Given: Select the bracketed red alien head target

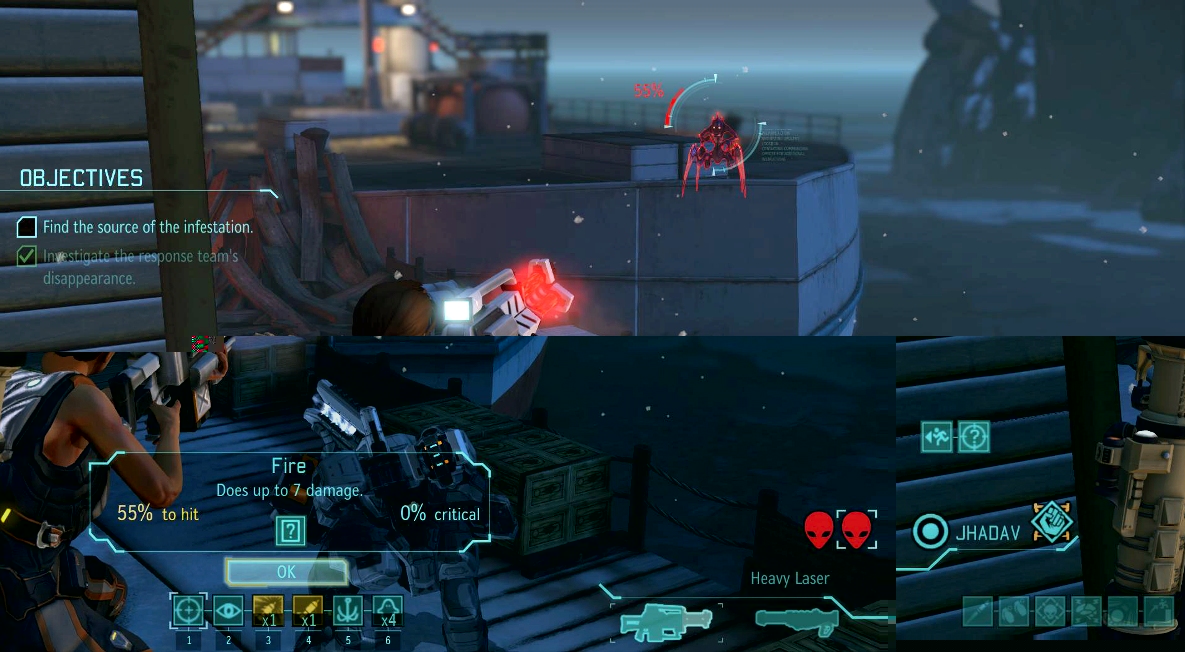Looking at the screenshot, I should [x=857, y=529].
